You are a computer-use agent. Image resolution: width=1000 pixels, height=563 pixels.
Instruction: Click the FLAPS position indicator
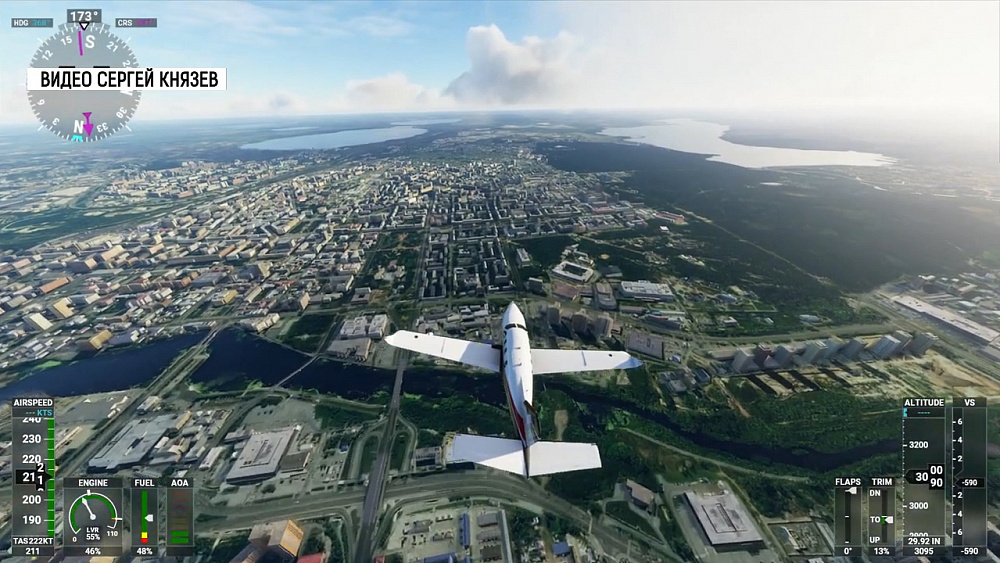(x=848, y=517)
